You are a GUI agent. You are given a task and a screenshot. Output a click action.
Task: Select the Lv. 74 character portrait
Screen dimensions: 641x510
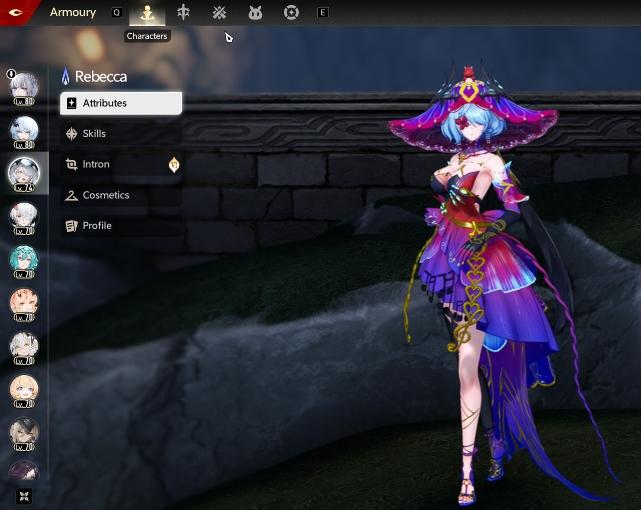[x=23, y=173]
